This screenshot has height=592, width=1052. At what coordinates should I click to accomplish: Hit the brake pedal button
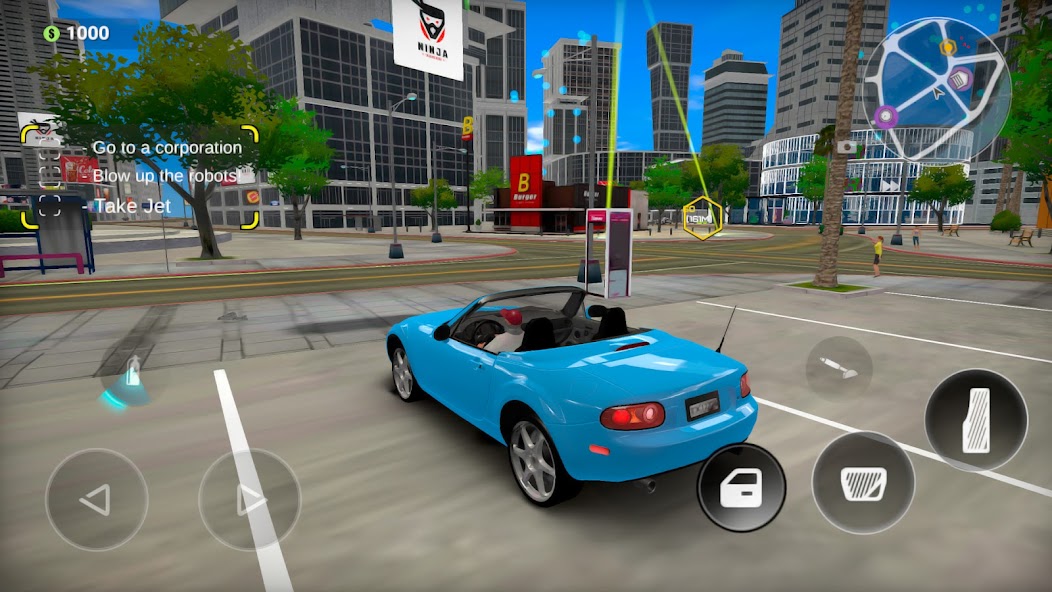(x=863, y=483)
